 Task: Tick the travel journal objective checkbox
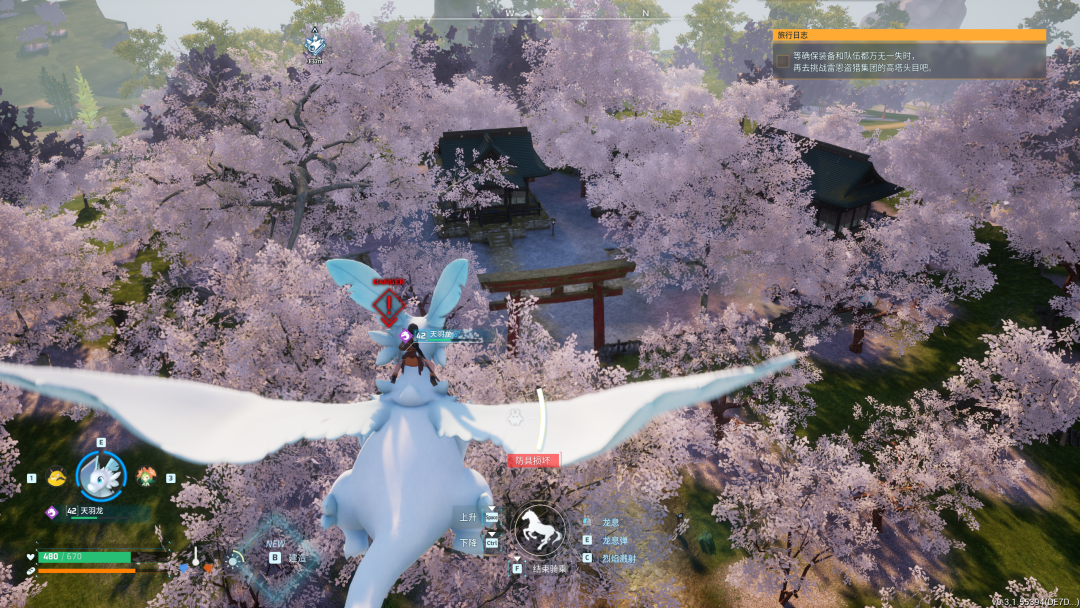[x=782, y=61]
